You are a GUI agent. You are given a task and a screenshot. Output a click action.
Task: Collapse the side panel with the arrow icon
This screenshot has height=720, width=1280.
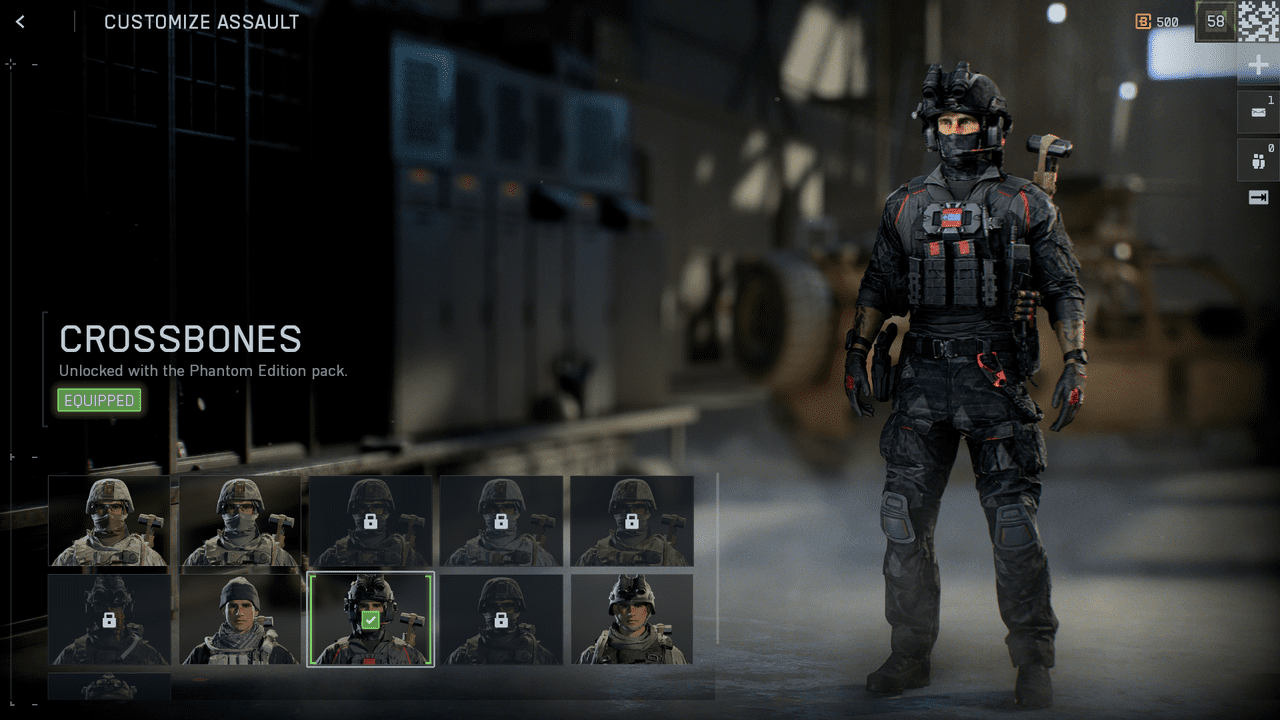pyautogui.click(x=1259, y=198)
